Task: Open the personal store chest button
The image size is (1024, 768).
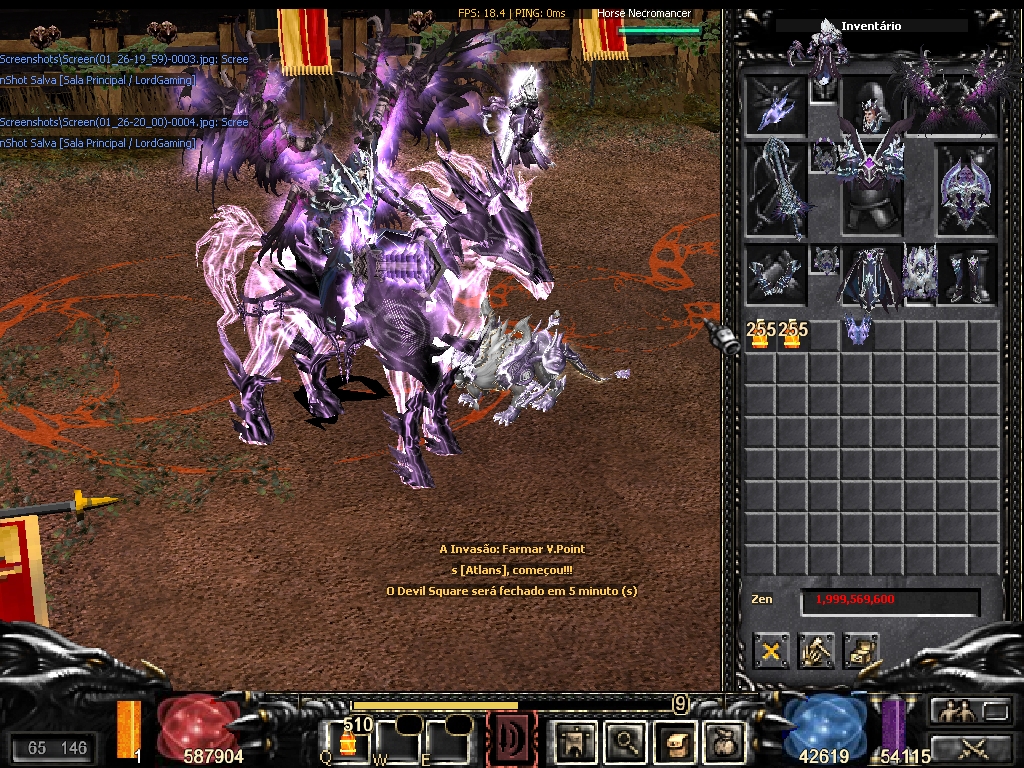Action: [860, 652]
